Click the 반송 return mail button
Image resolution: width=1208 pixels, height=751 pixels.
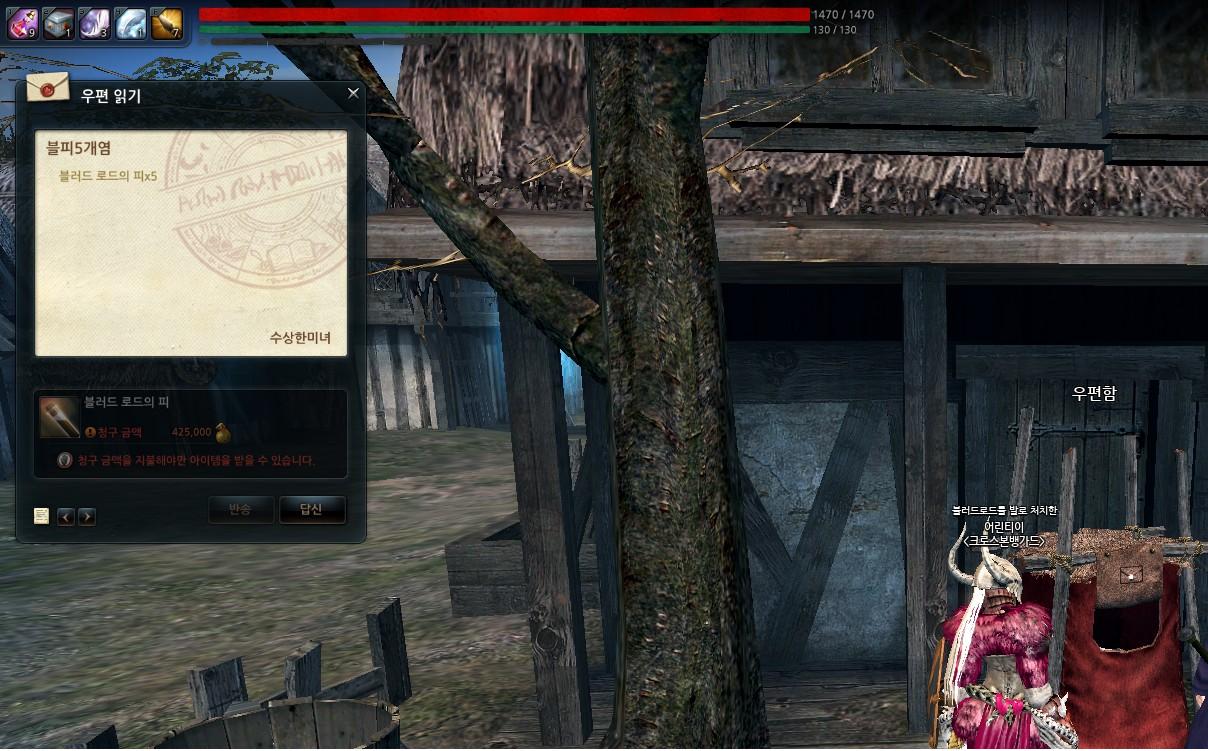point(240,509)
